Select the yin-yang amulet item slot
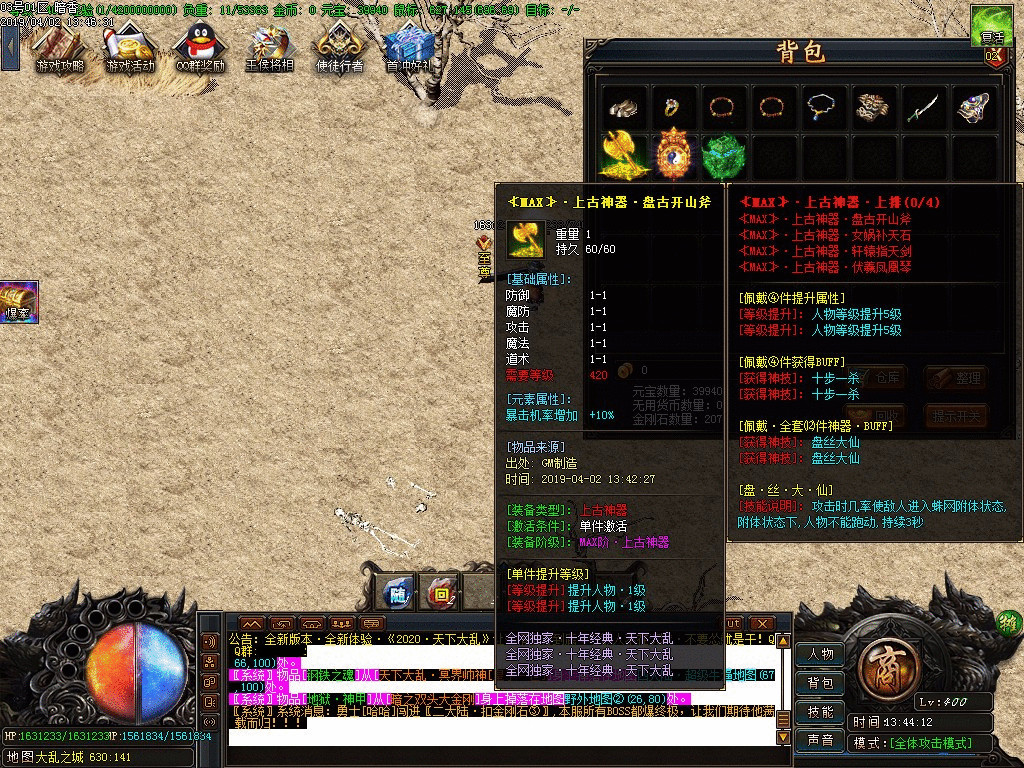Viewport: 1024px width, 768px height. tap(675, 156)
